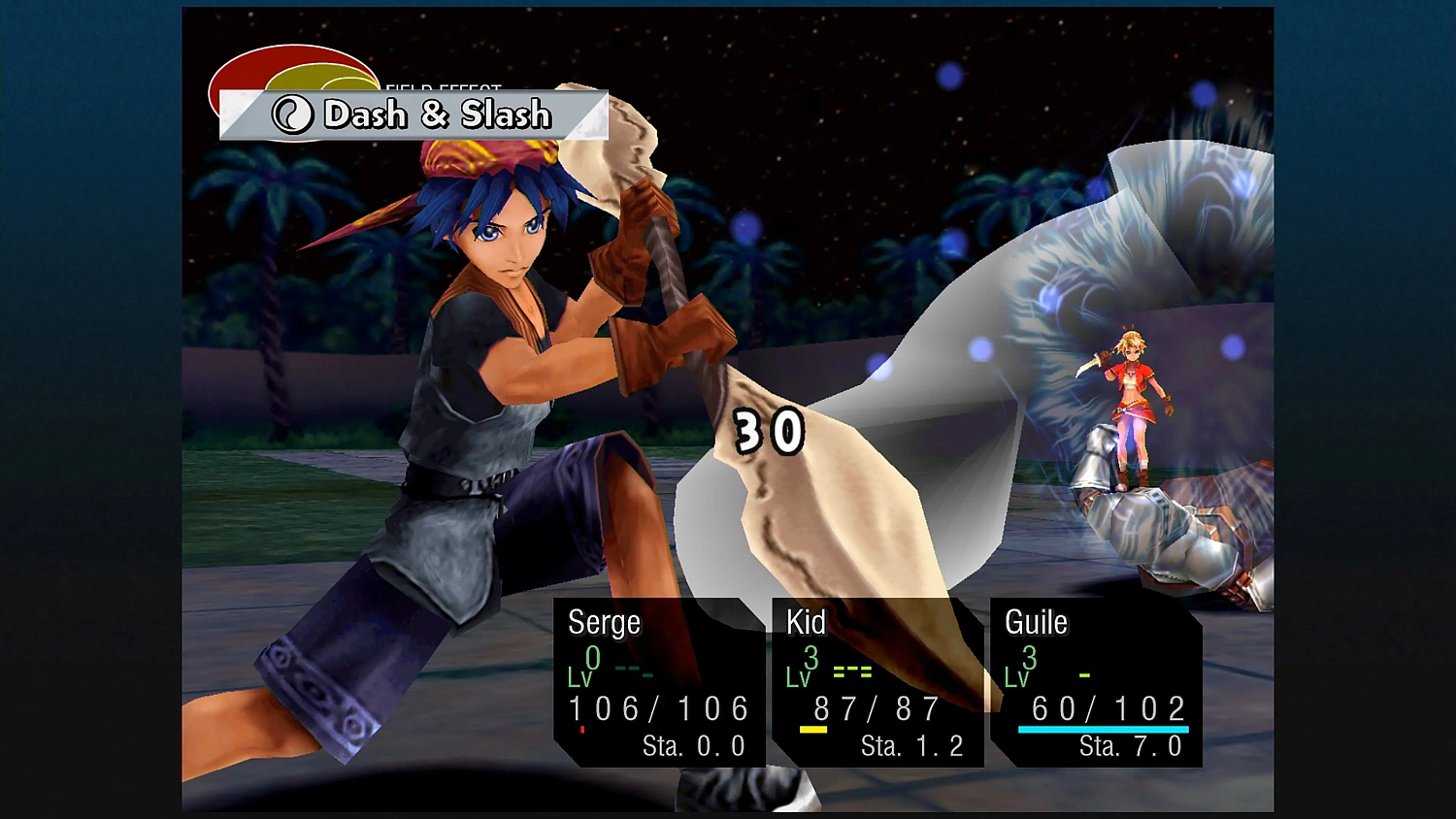Click Kid's Lv 3 indicator

pyautogui.click(x=802, y=670)
